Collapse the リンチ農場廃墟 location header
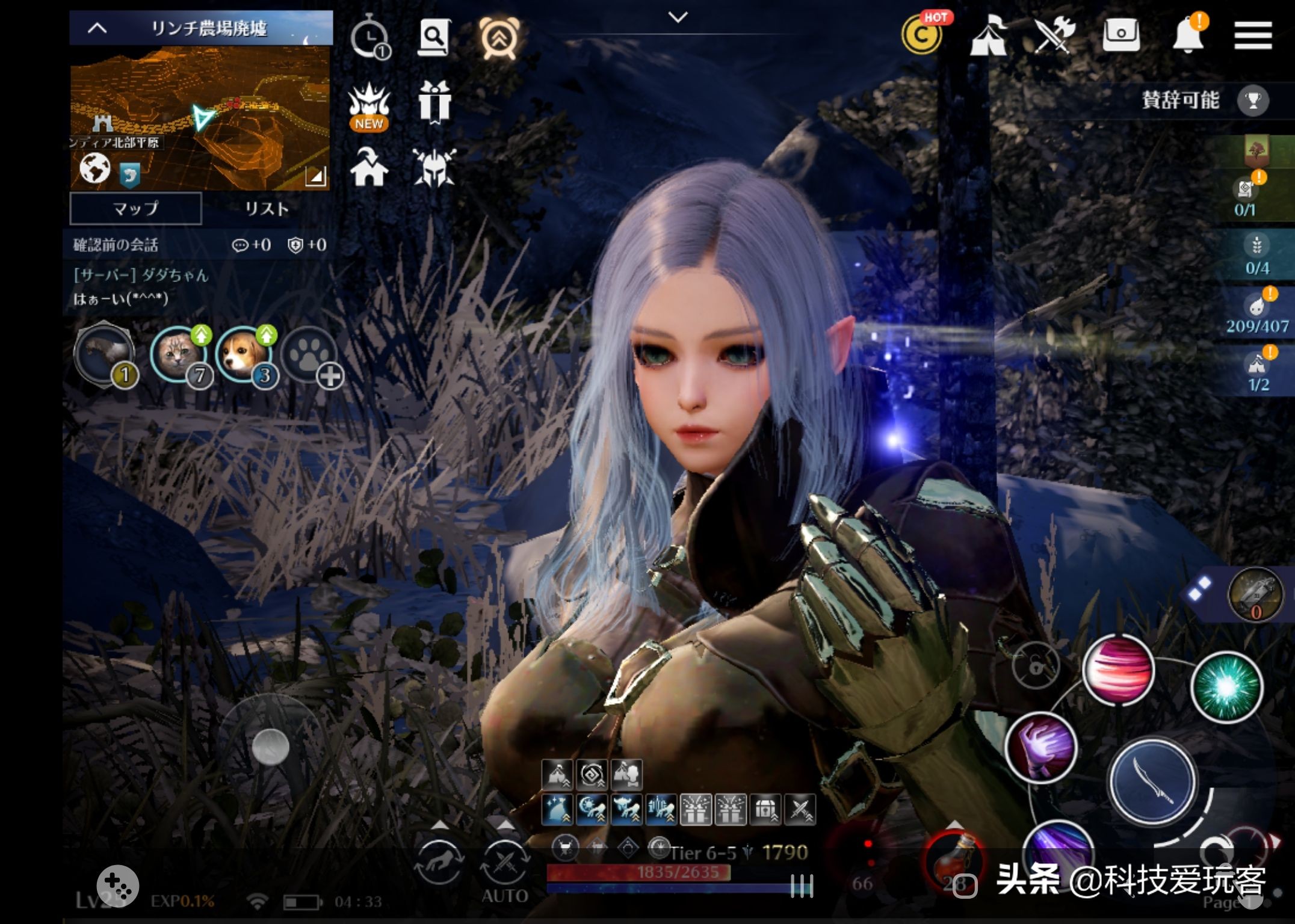This screenshot has height=924, width=1295. pyautogui.click(x=97, y=28)
